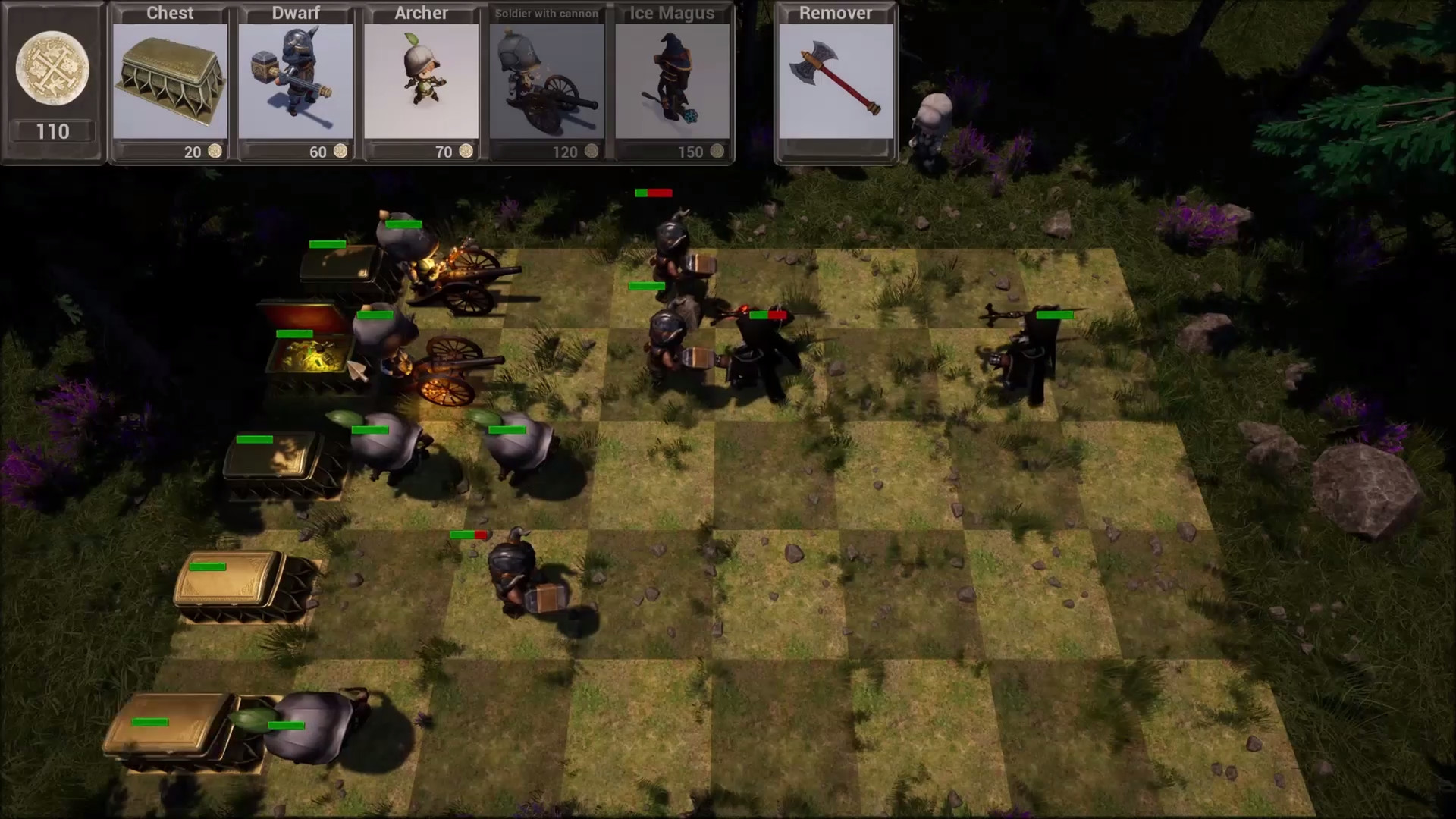This screenshot has height=819, width=1456.
Task: Click the coin icon beside the Ice Magus price
Action: tap(717, 152)
